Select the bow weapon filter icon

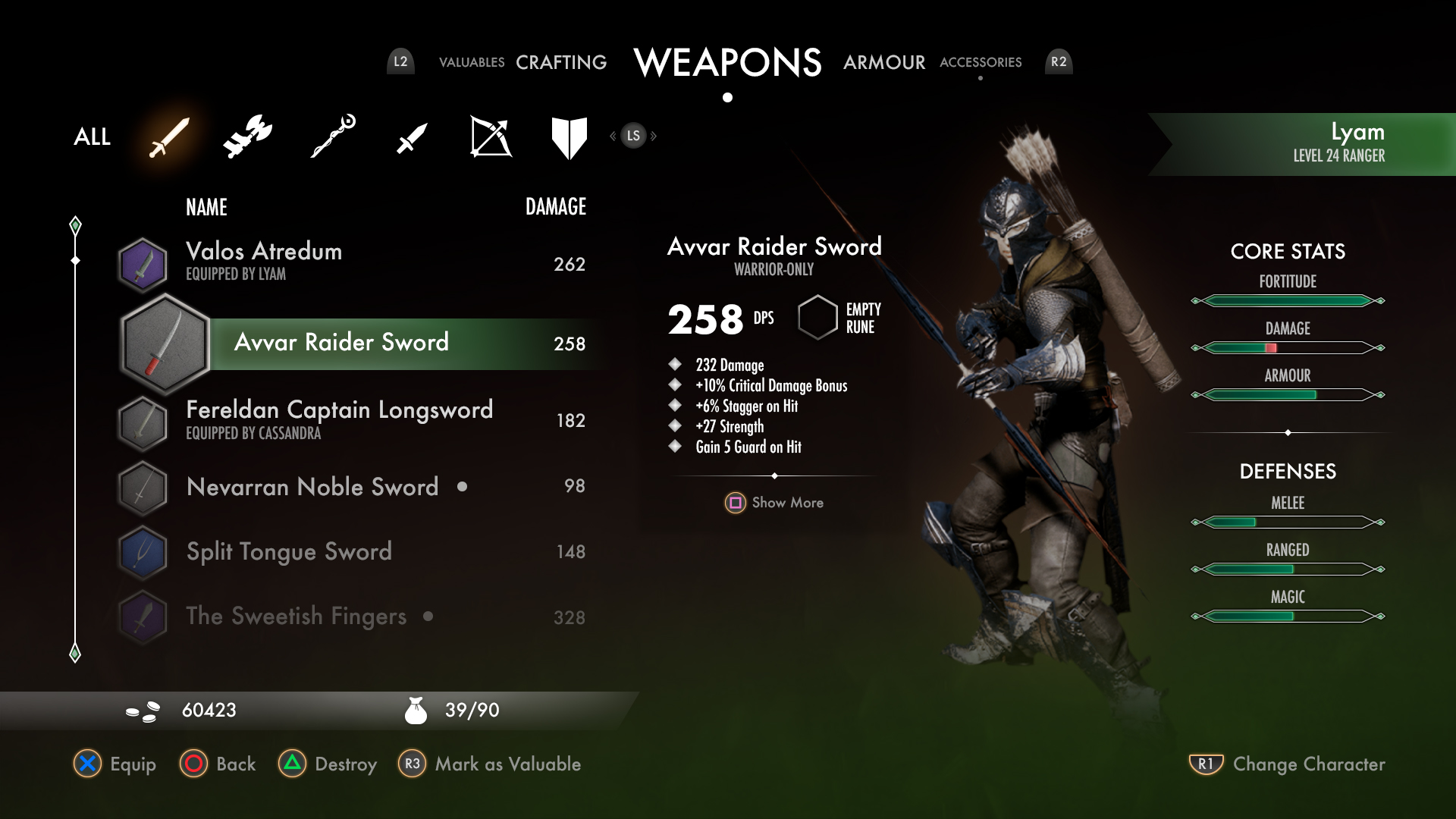491,136
